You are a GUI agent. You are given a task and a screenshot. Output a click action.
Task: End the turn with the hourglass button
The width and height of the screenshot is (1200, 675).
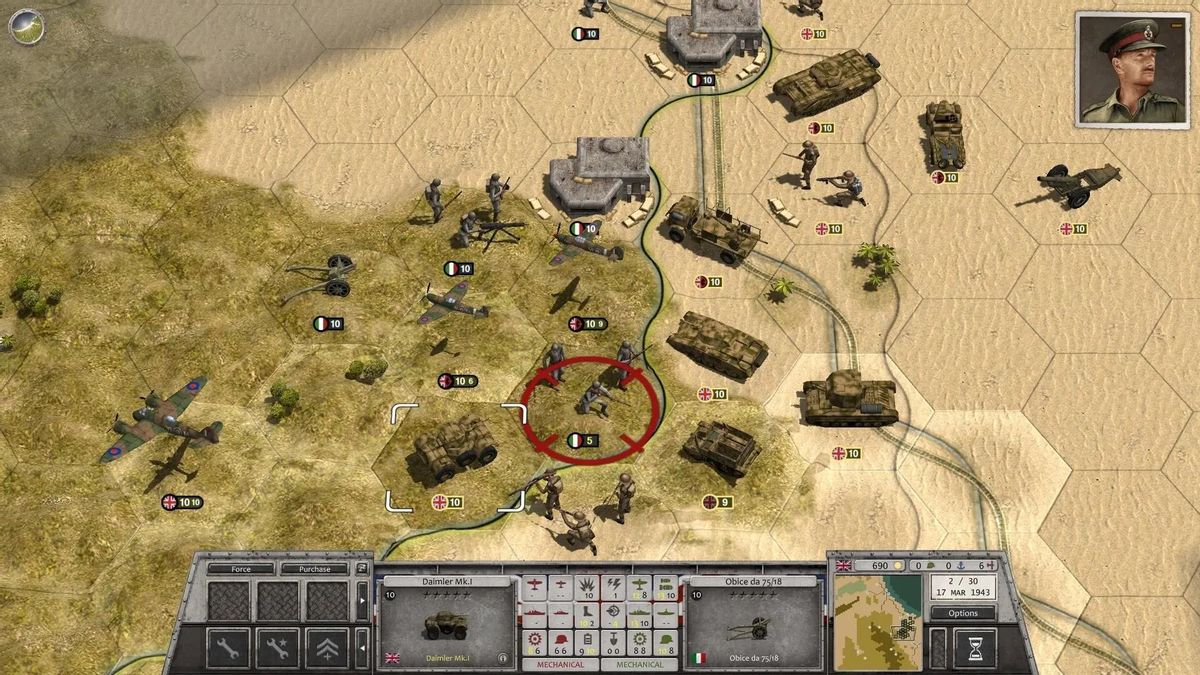[974, 647]
